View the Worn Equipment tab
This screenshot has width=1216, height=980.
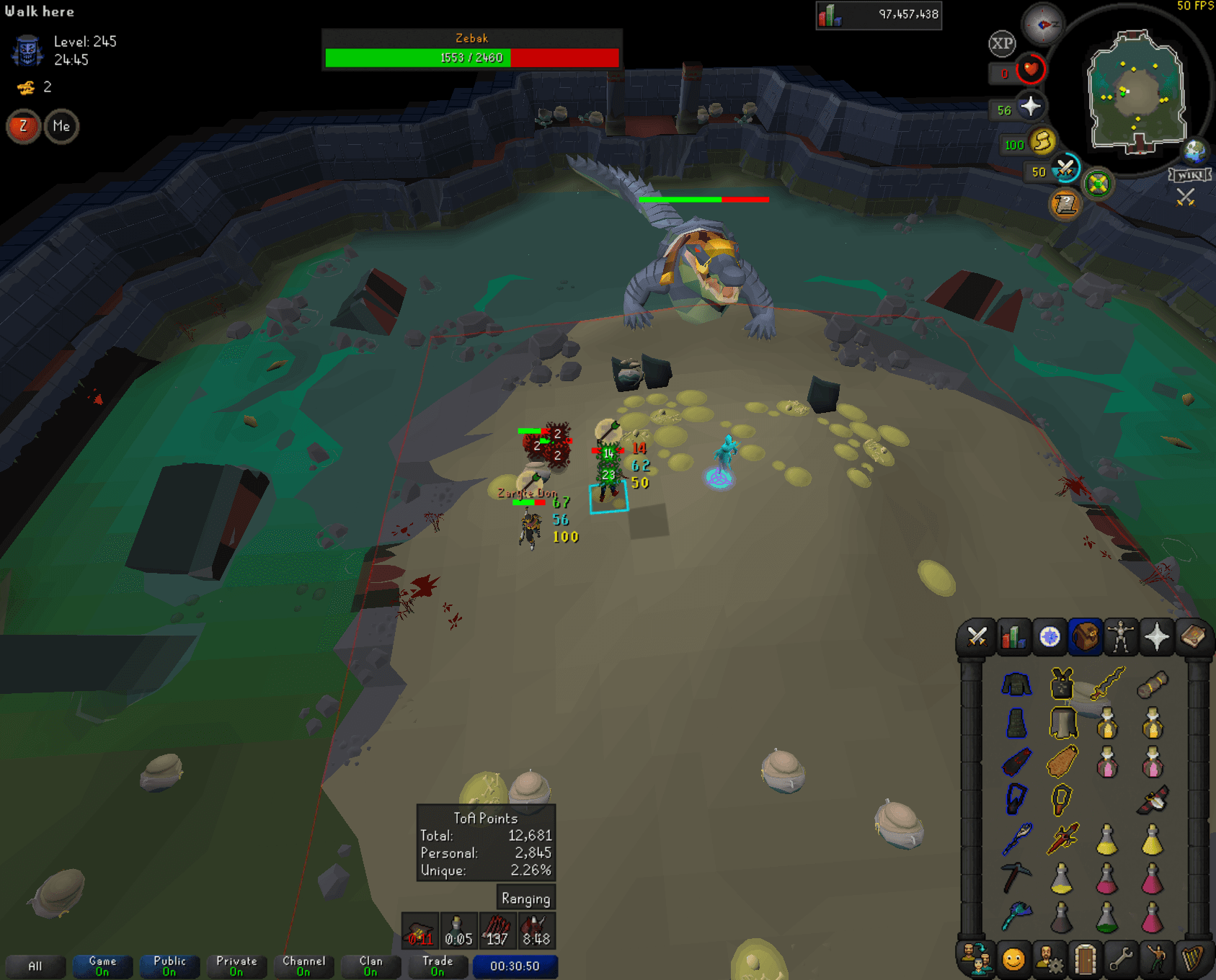(1122, 638)
